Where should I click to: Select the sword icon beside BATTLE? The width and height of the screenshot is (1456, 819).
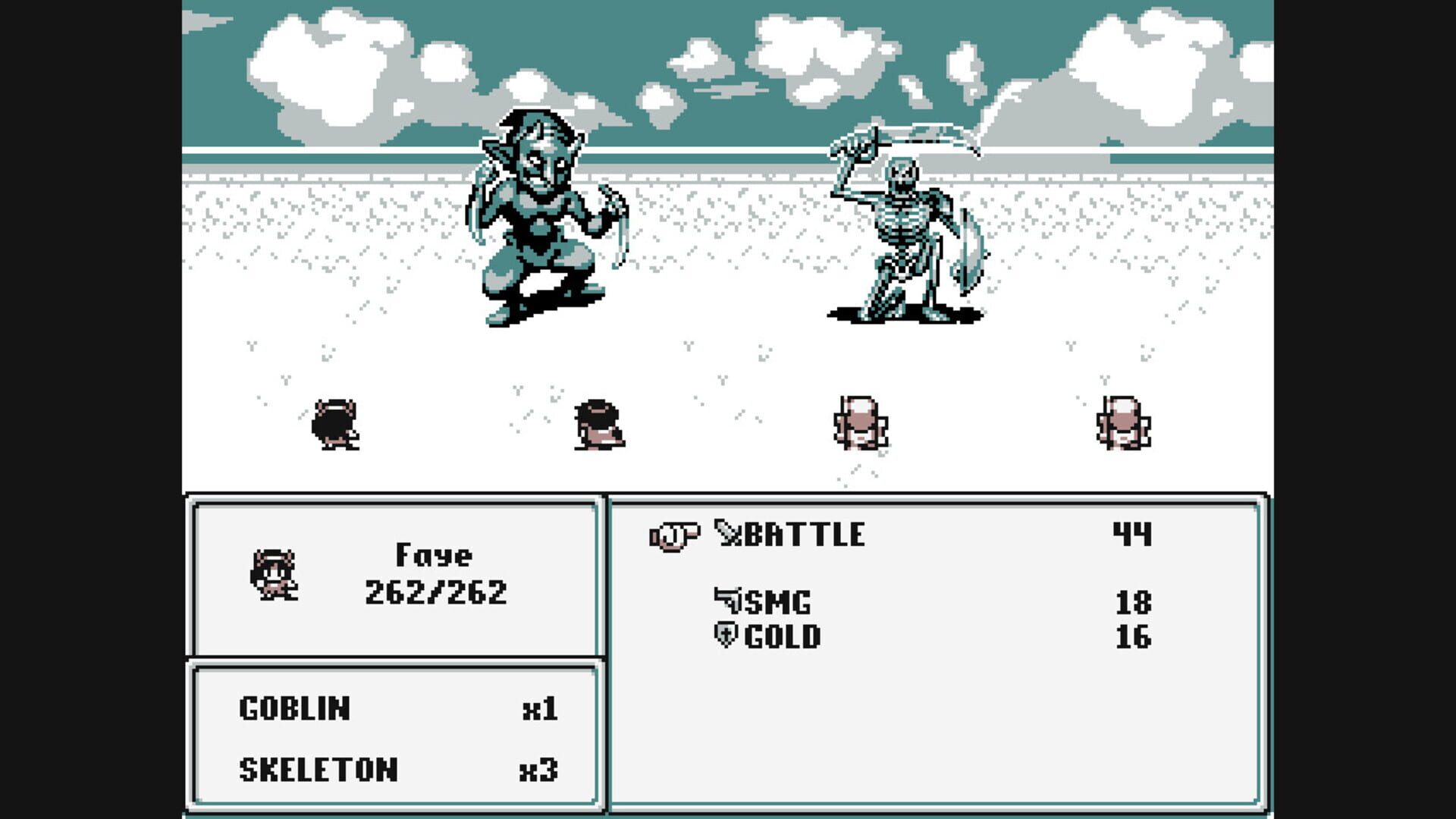730,534
